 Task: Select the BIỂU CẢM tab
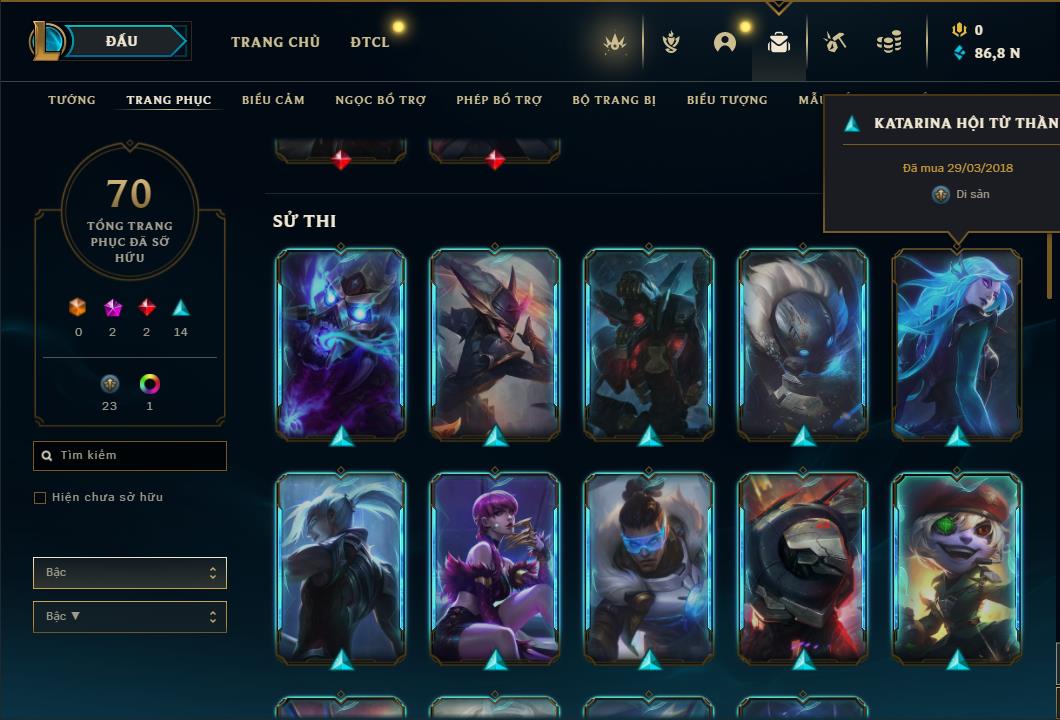click(273, 100)
